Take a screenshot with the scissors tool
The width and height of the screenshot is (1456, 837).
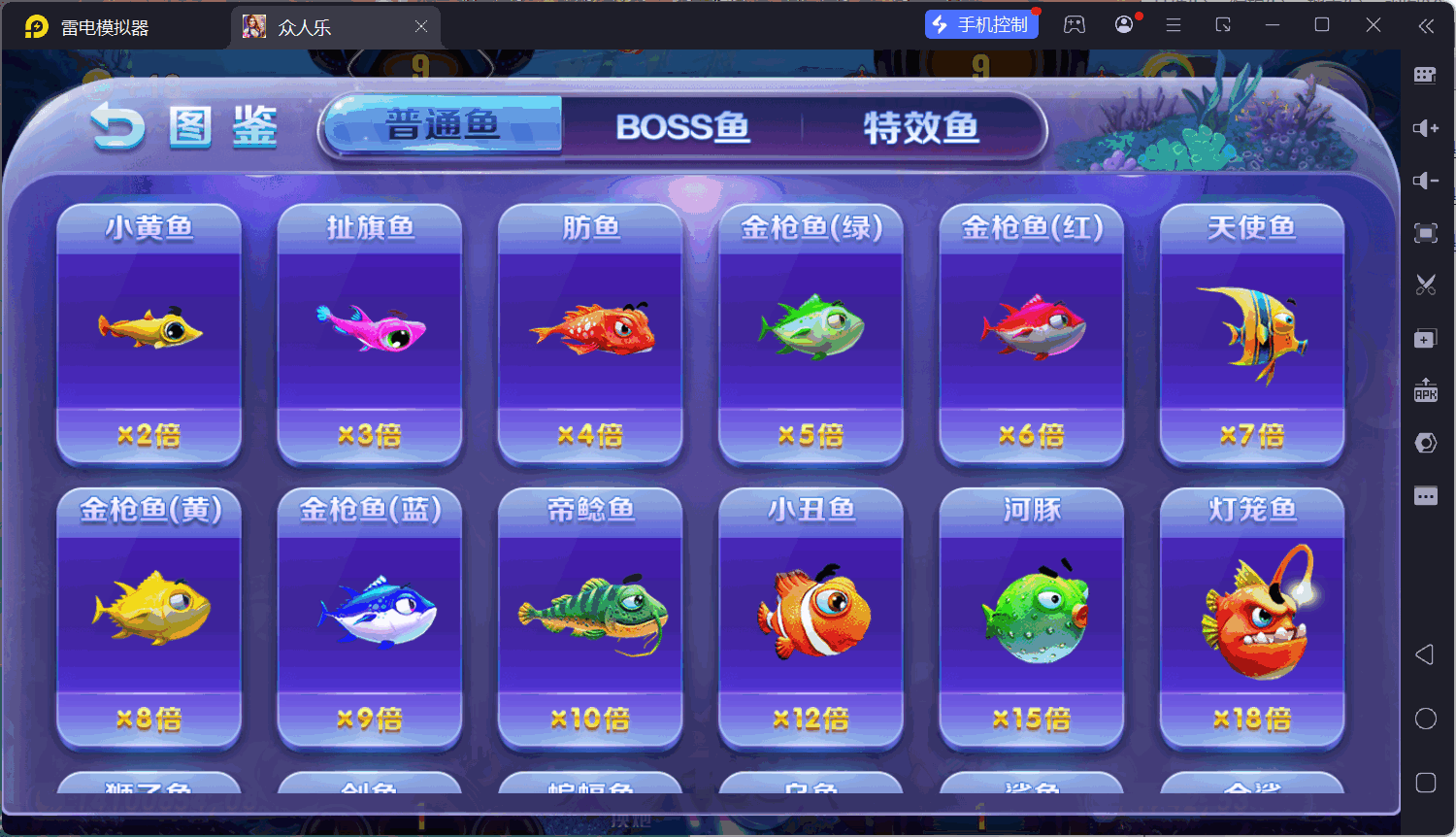click(1426, 285)
